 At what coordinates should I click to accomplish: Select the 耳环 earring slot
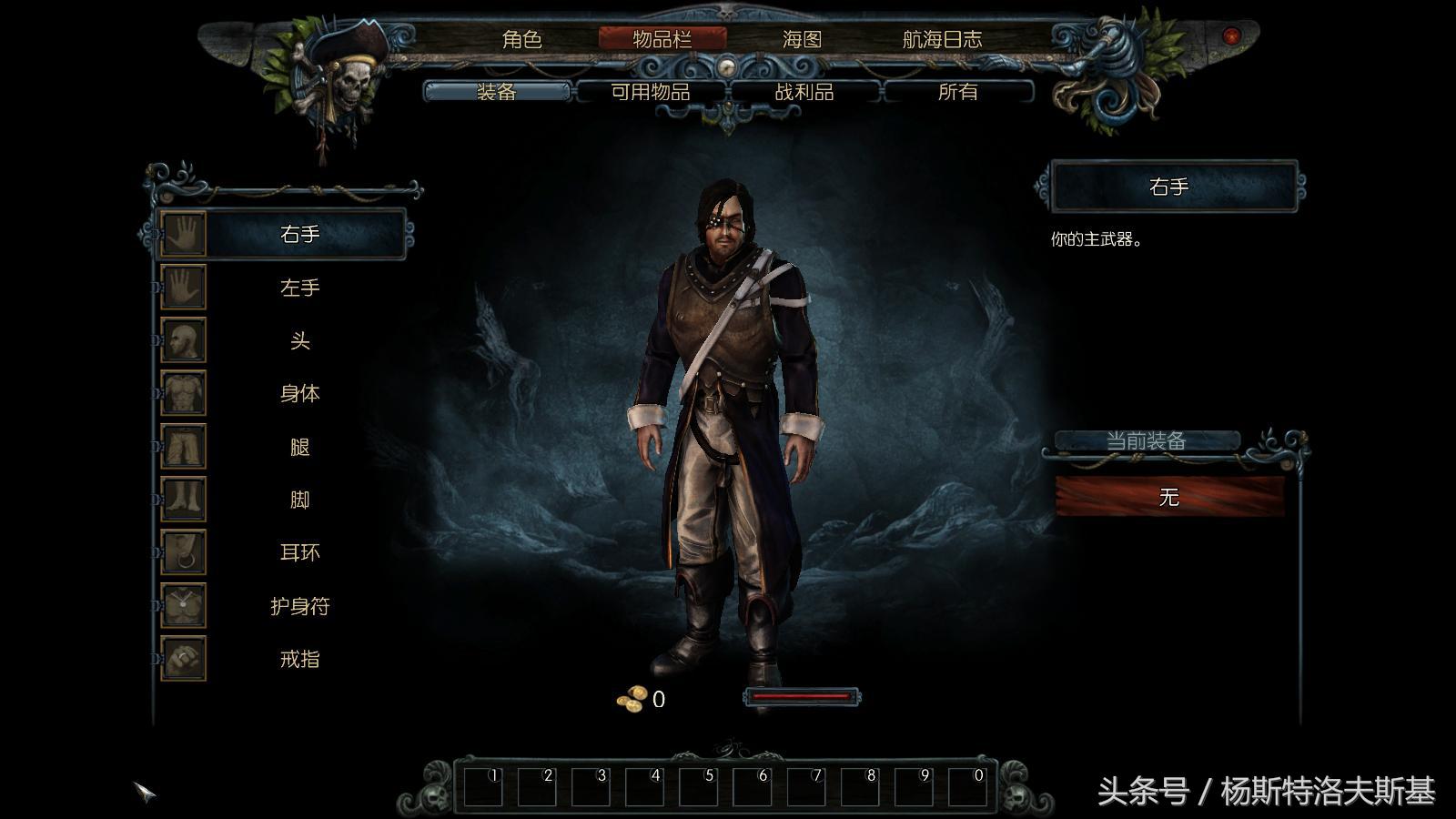click(x=299, y=552)
